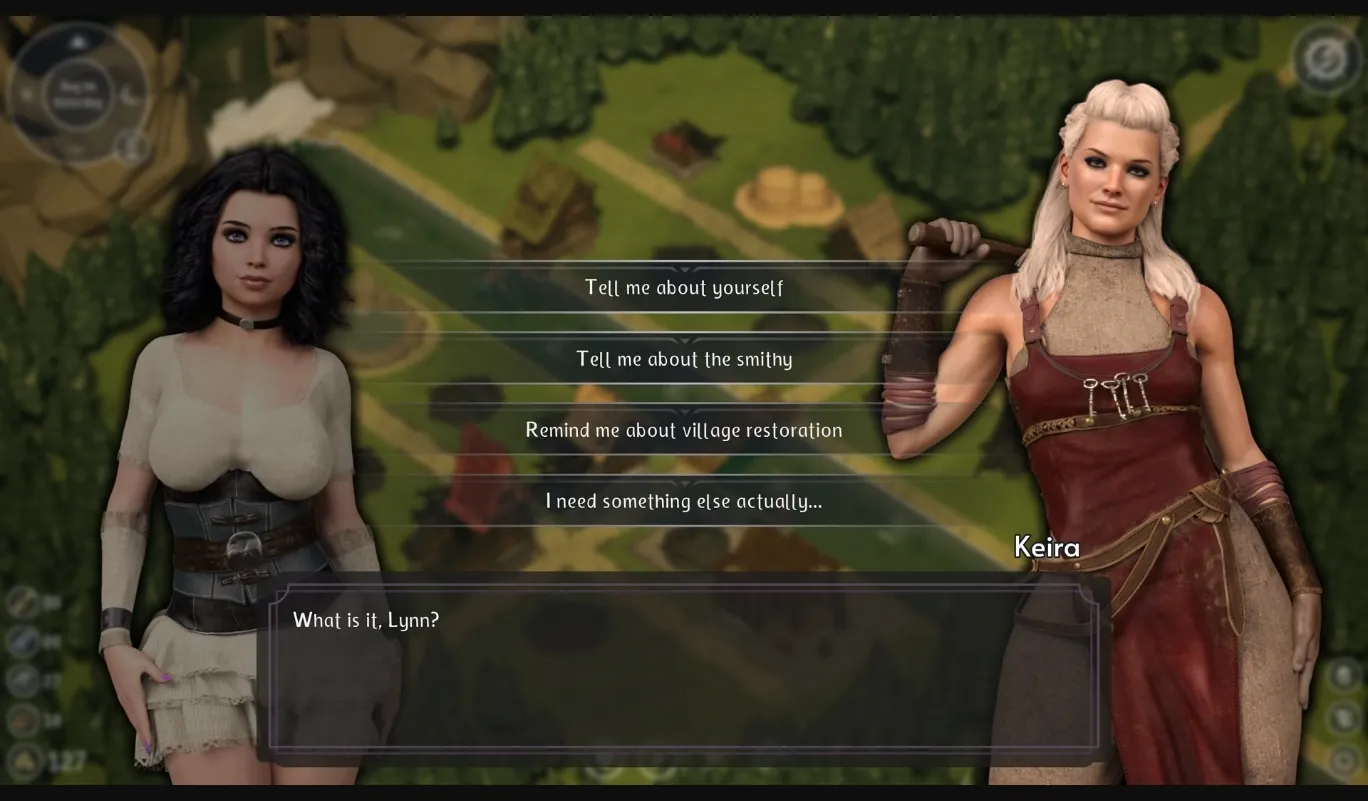Choose 'Remind me about village restoration'
This screenshot has height=801, width=1368.
[x=684, y=430]
